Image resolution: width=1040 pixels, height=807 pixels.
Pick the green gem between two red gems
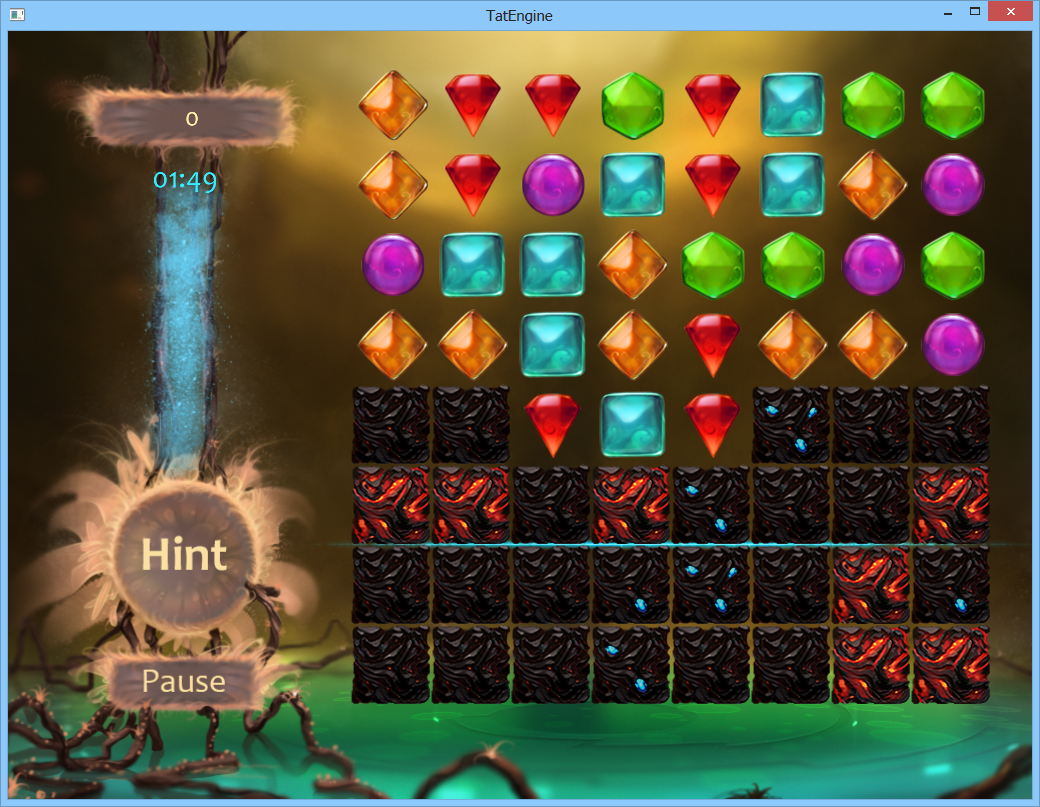tap(633, 104)
